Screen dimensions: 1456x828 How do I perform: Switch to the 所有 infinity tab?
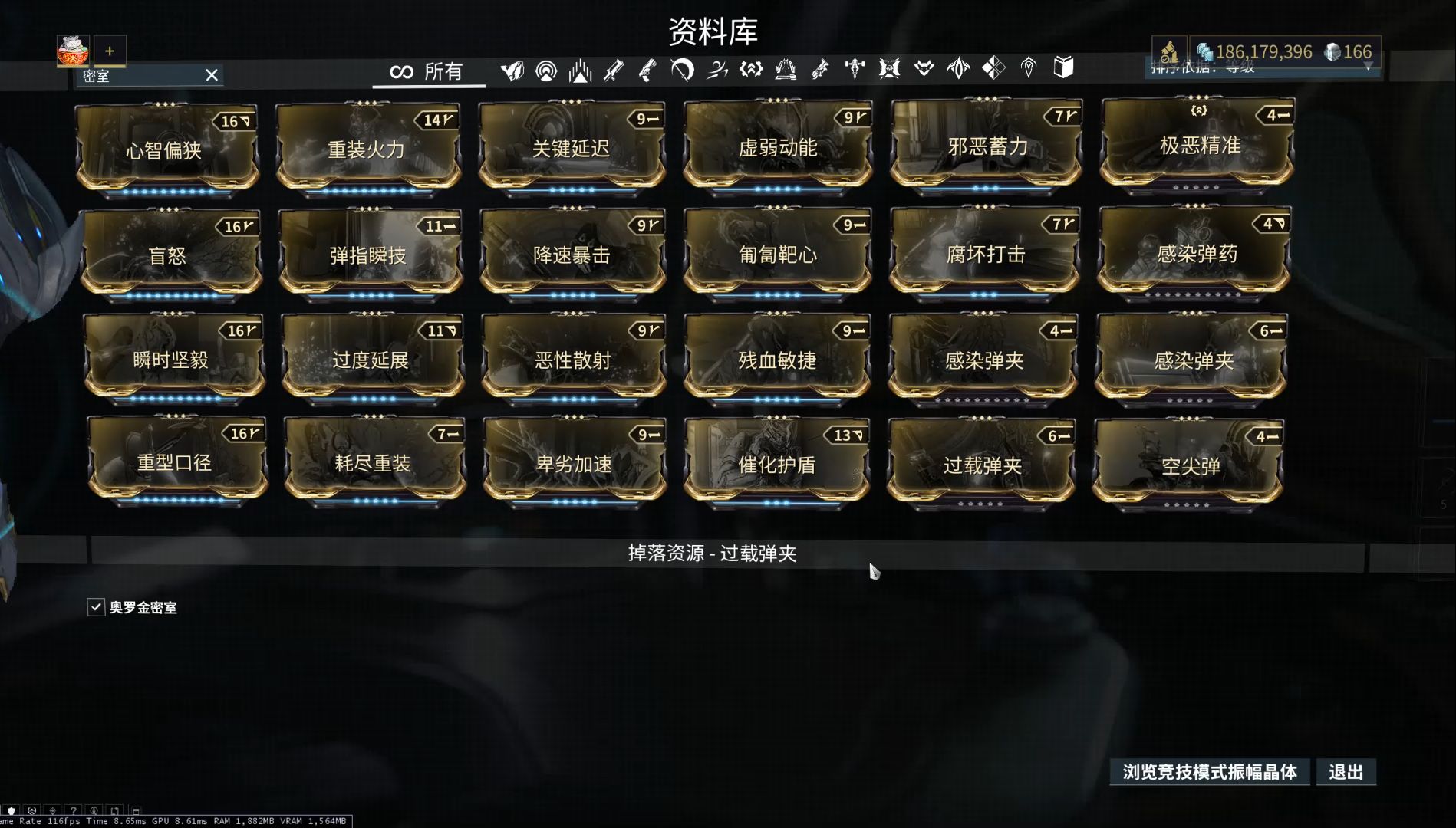coord(427,71)
